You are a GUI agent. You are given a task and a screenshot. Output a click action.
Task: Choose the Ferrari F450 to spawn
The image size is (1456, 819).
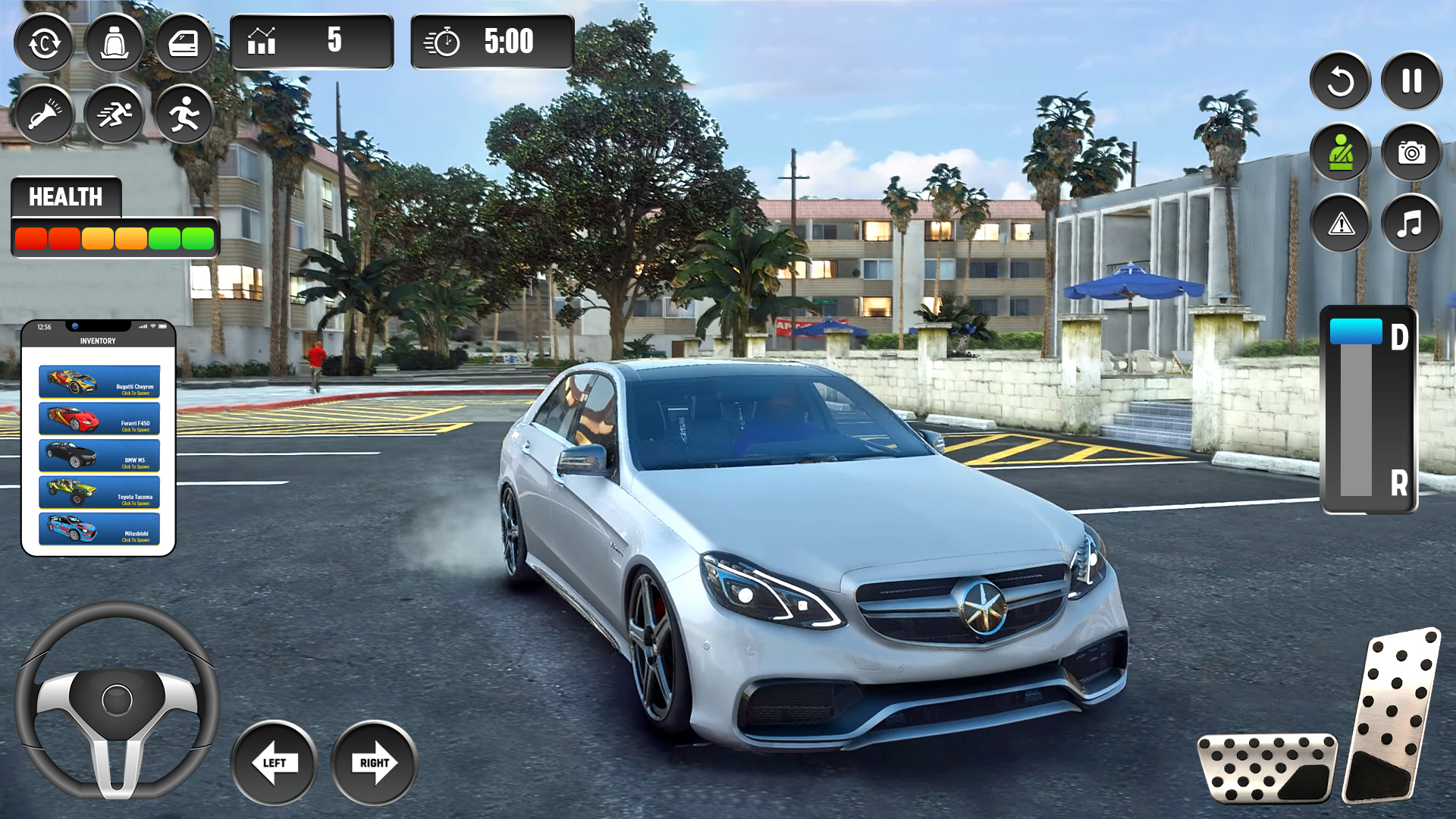point(99,419)
